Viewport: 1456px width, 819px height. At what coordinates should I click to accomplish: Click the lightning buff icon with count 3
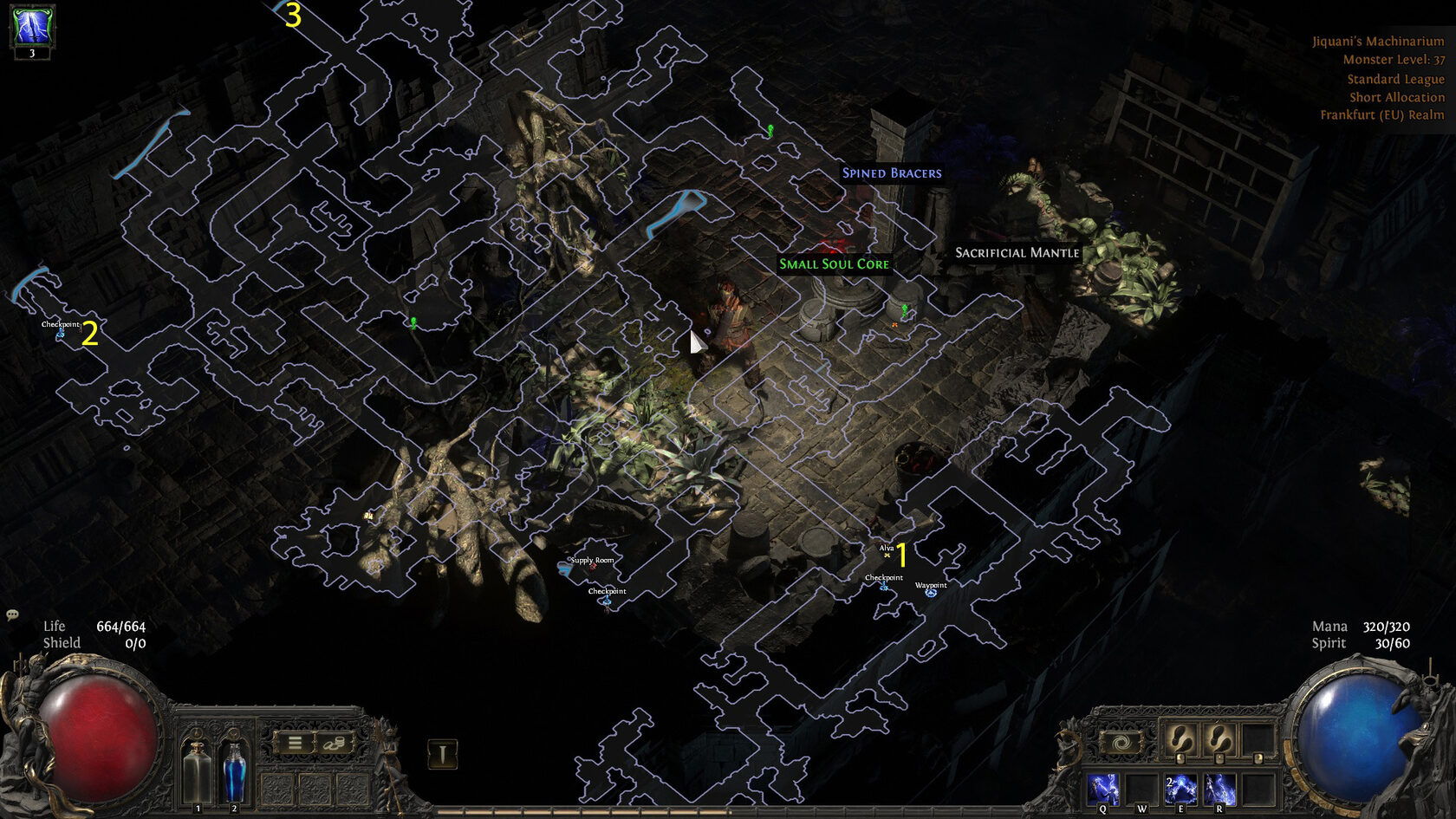pos(32,27)
